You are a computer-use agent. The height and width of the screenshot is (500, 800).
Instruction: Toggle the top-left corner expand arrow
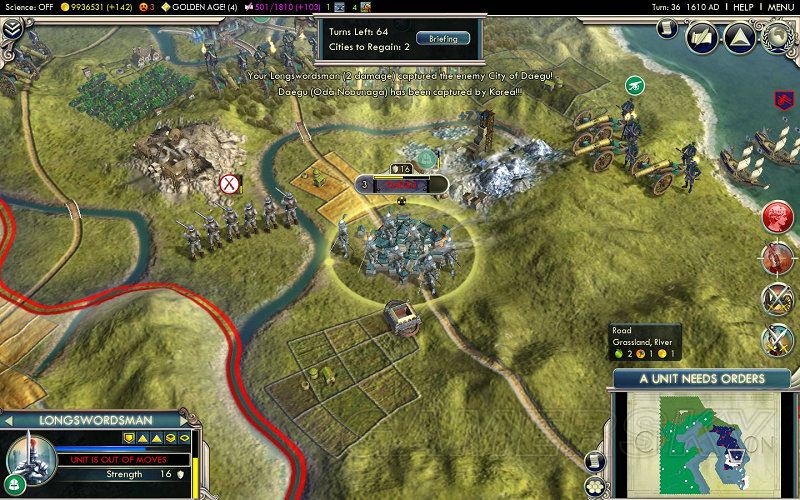(12, 28)
